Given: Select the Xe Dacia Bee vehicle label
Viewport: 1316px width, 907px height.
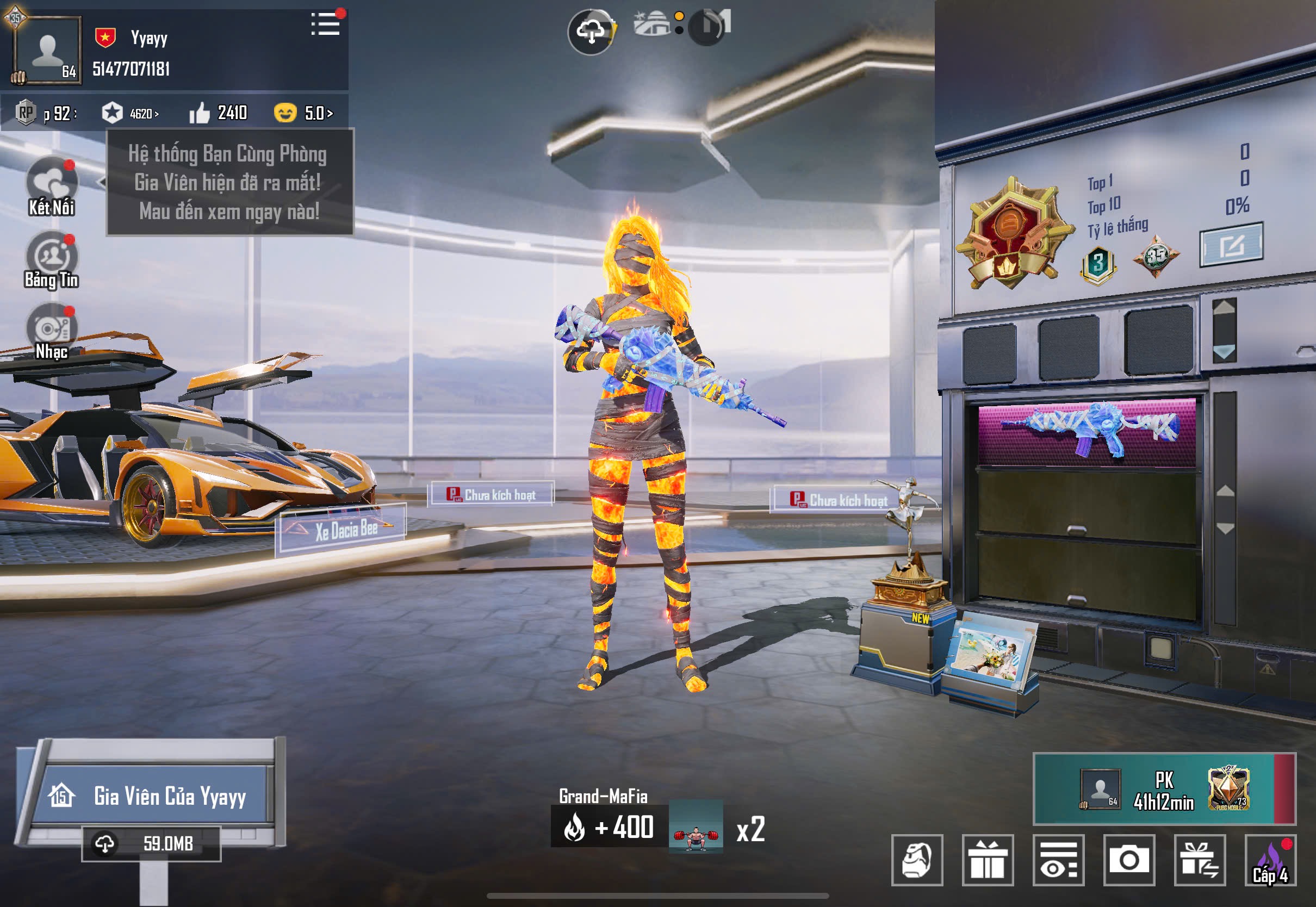Looking at the screenshot, I should [x=344, y=530].
